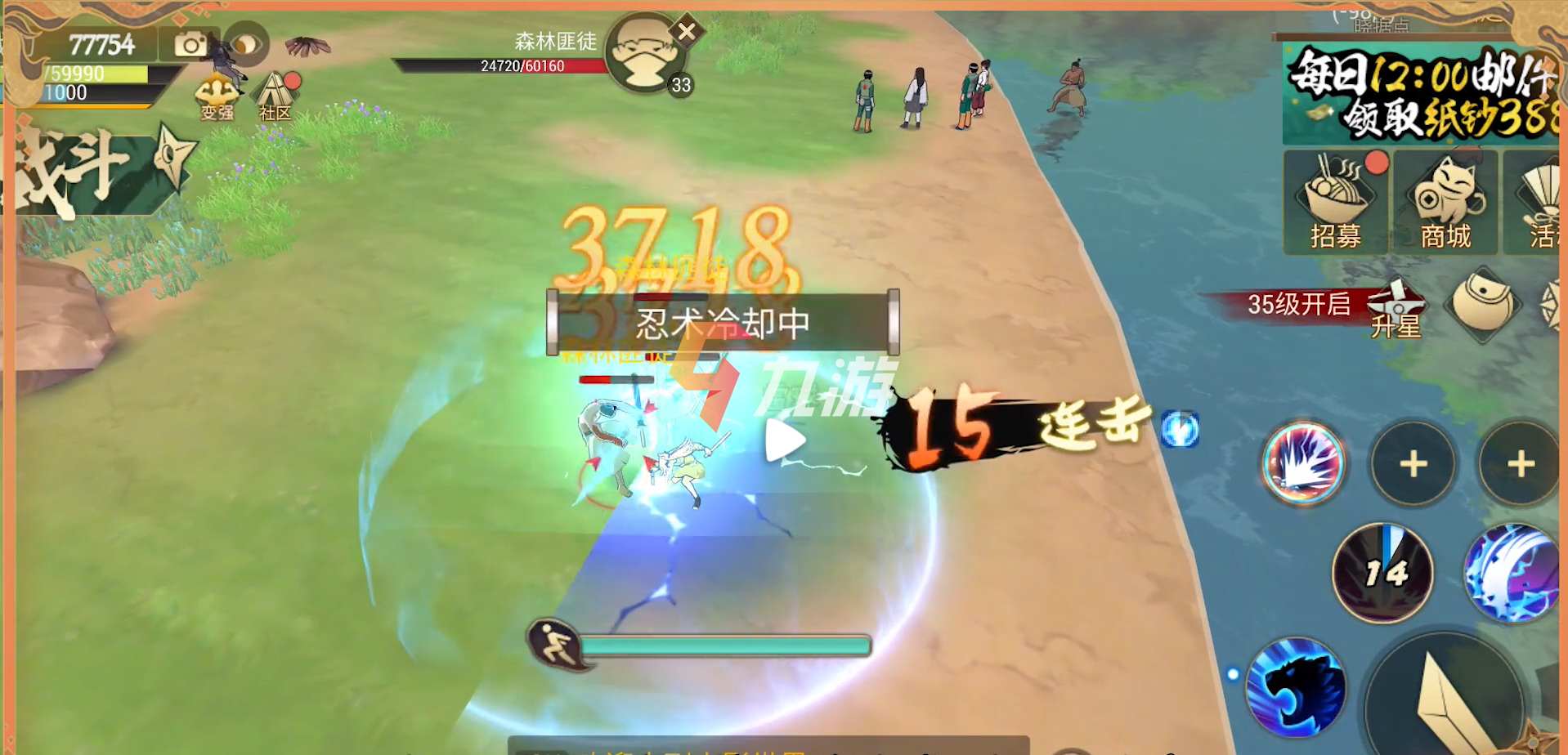Screen dimensions: 1568x755
Task: Activate the white burst ninjutsu skill
Action: point(1303,463)
